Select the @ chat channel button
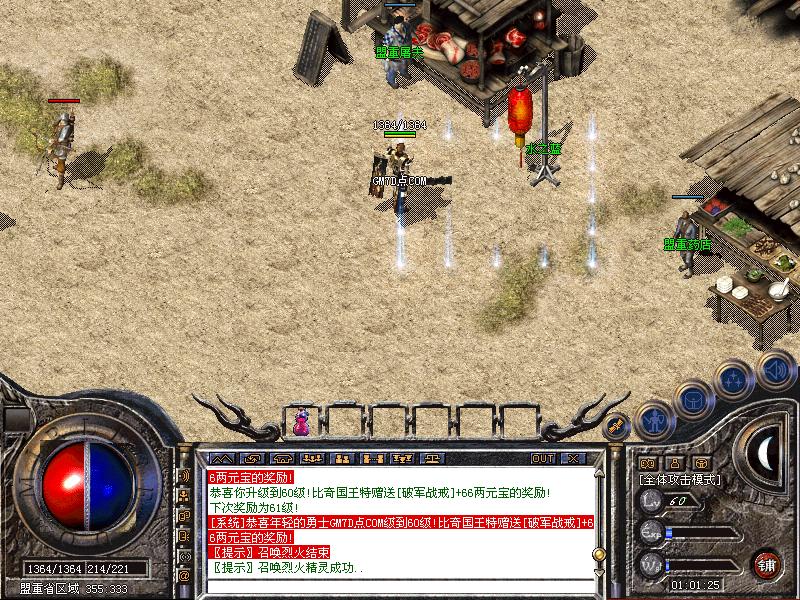Image resolution: width=800 pixels, height=600 pixels. coord(184,576)
